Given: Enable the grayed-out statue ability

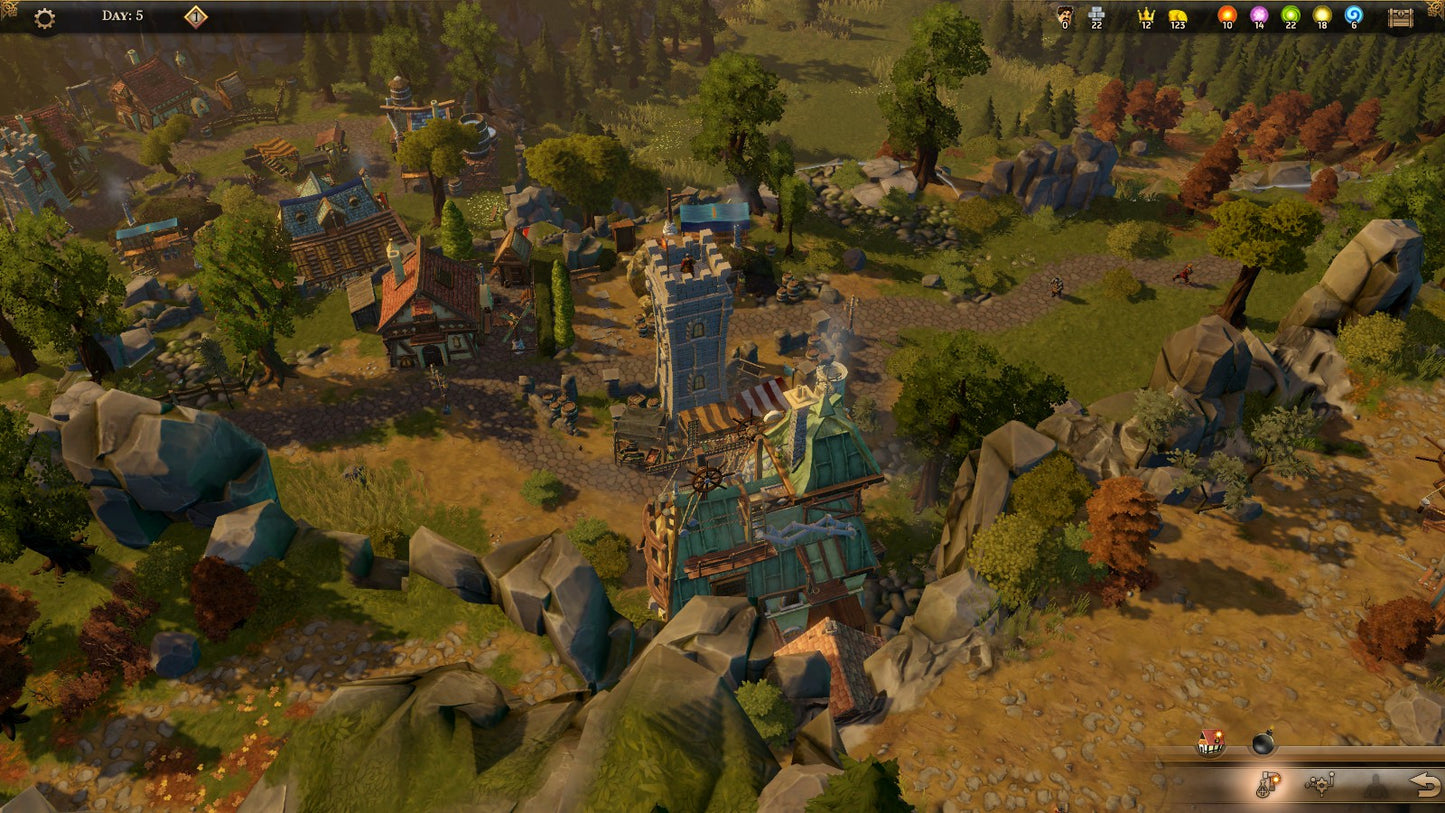Looking at the screenshot, I should click(x=1376, y=783).
